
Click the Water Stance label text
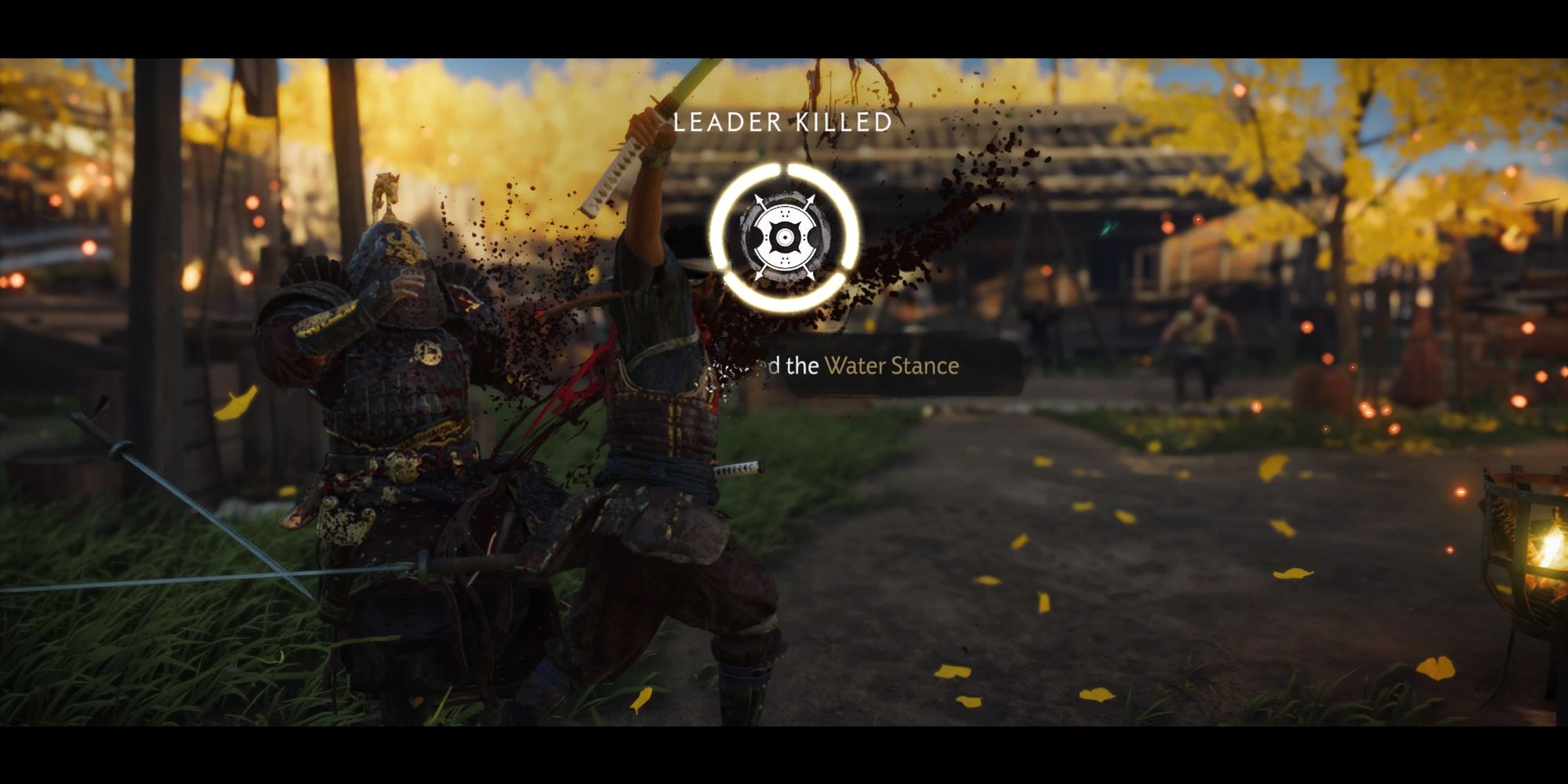coord(891,366)
